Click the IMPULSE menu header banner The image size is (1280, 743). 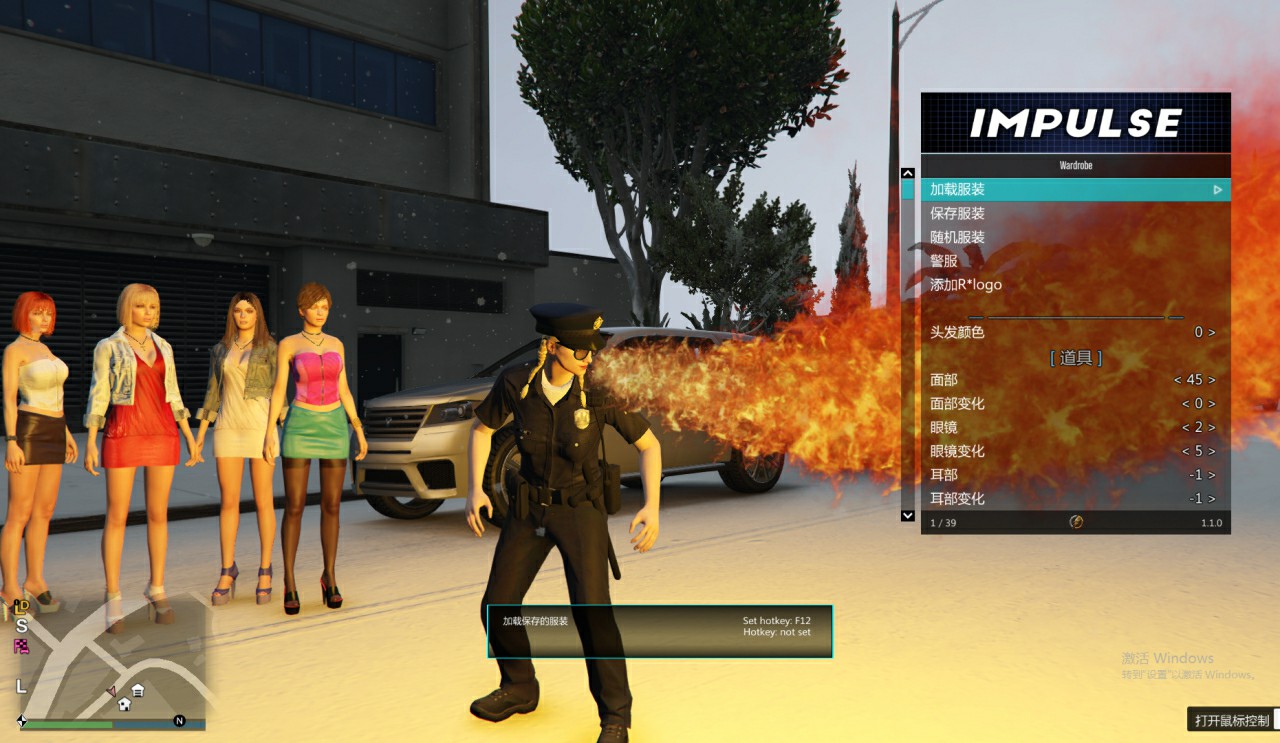1075,123
